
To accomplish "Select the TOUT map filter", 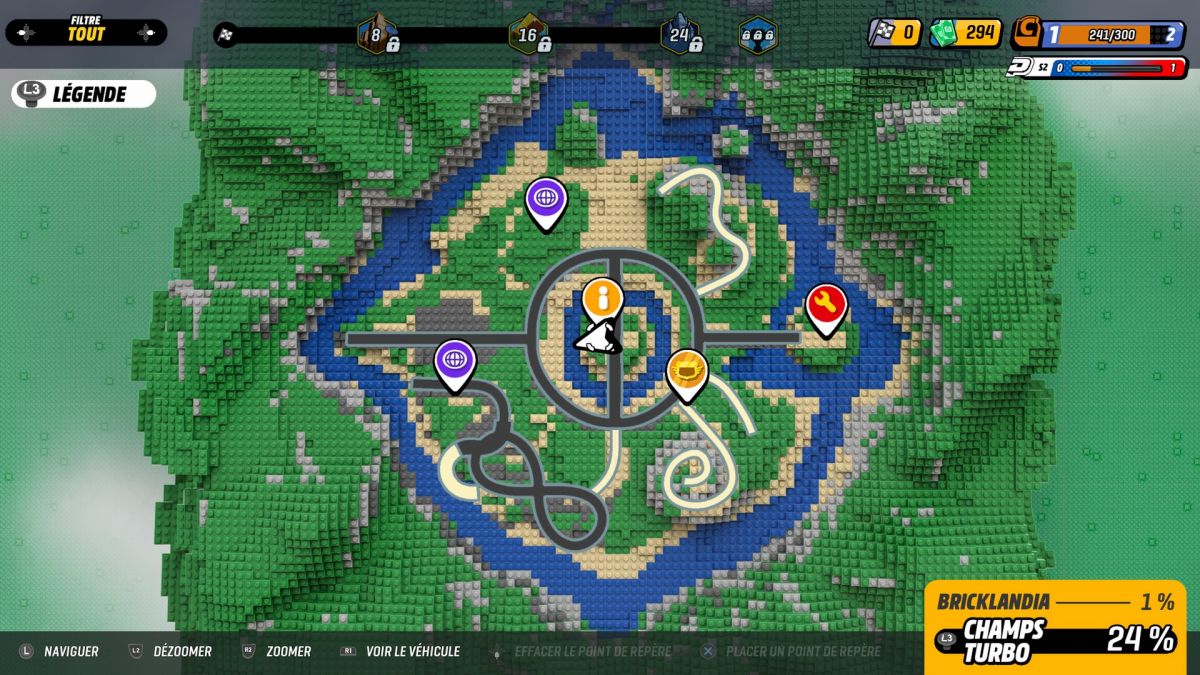I will pyautogui.click(x=86, y=33).
